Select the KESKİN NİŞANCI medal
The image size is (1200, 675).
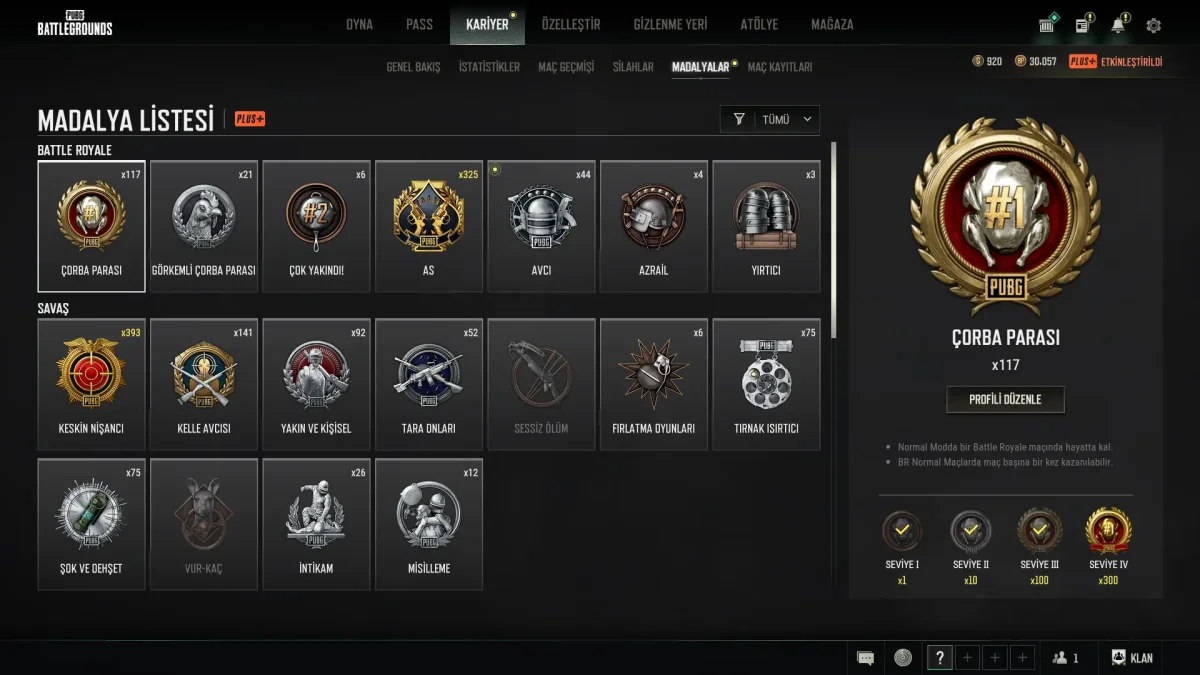(91, 385)
